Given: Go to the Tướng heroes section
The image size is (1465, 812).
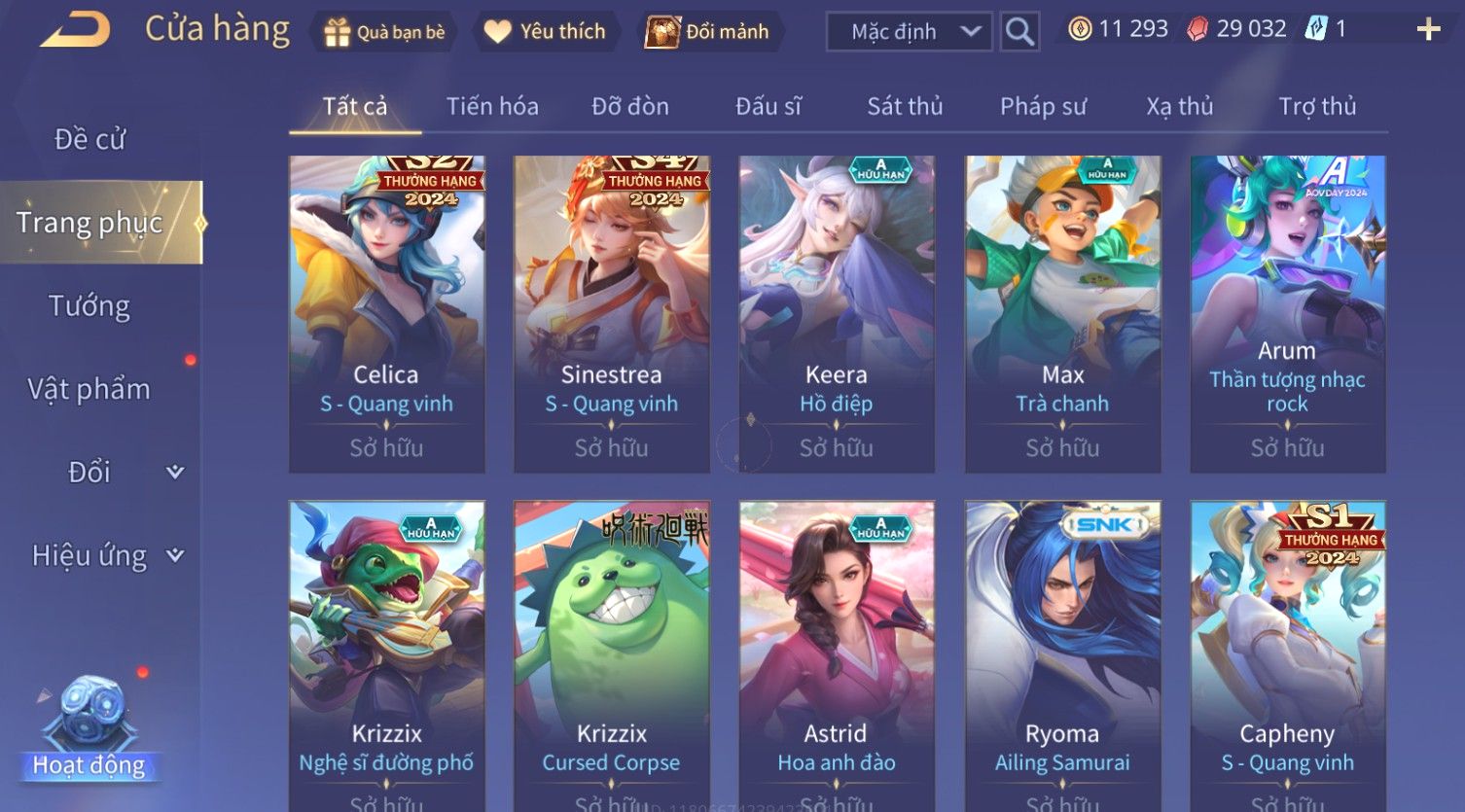Looking at the screenshot, I should point(89,306).
